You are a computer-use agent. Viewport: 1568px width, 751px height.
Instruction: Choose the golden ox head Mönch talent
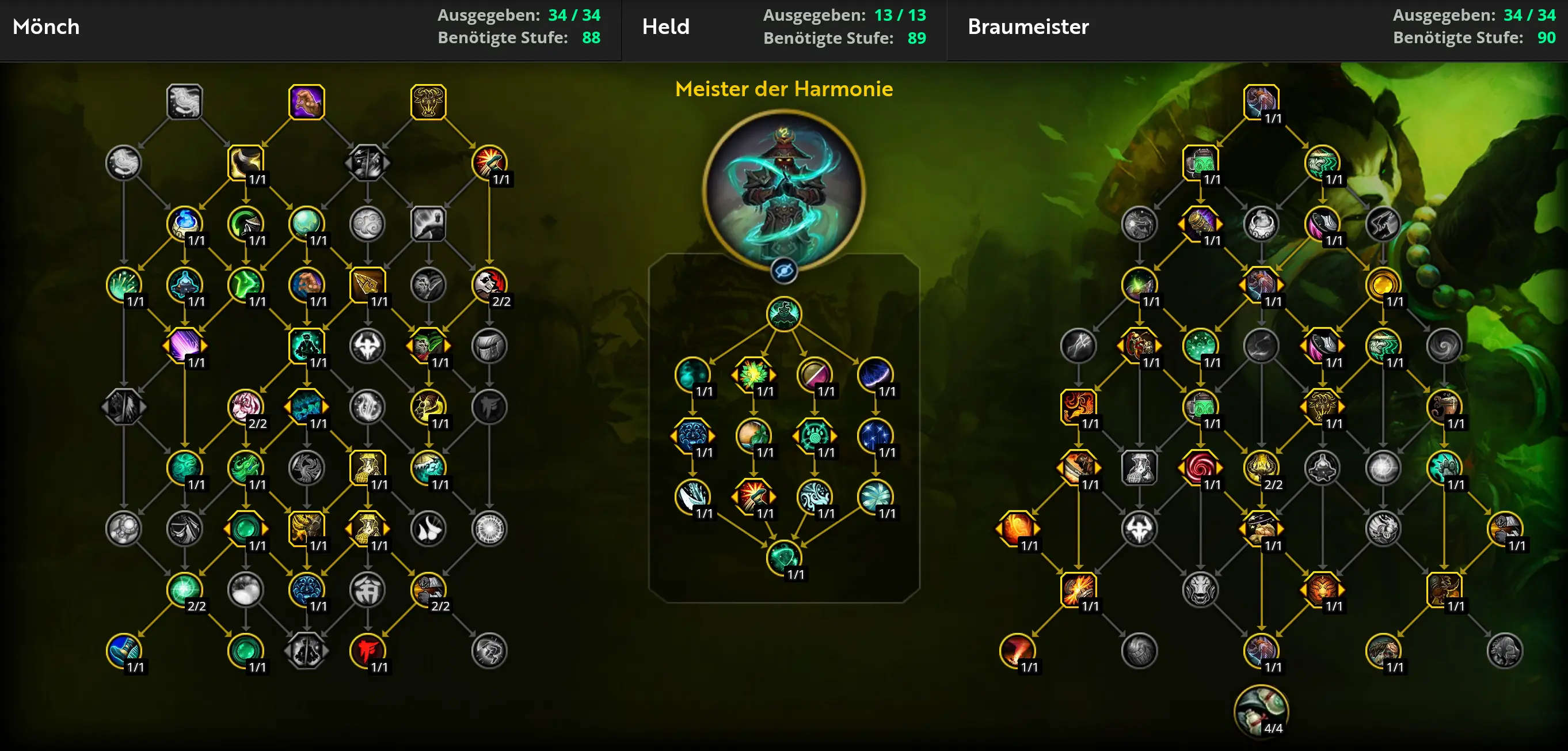[428, 102]
